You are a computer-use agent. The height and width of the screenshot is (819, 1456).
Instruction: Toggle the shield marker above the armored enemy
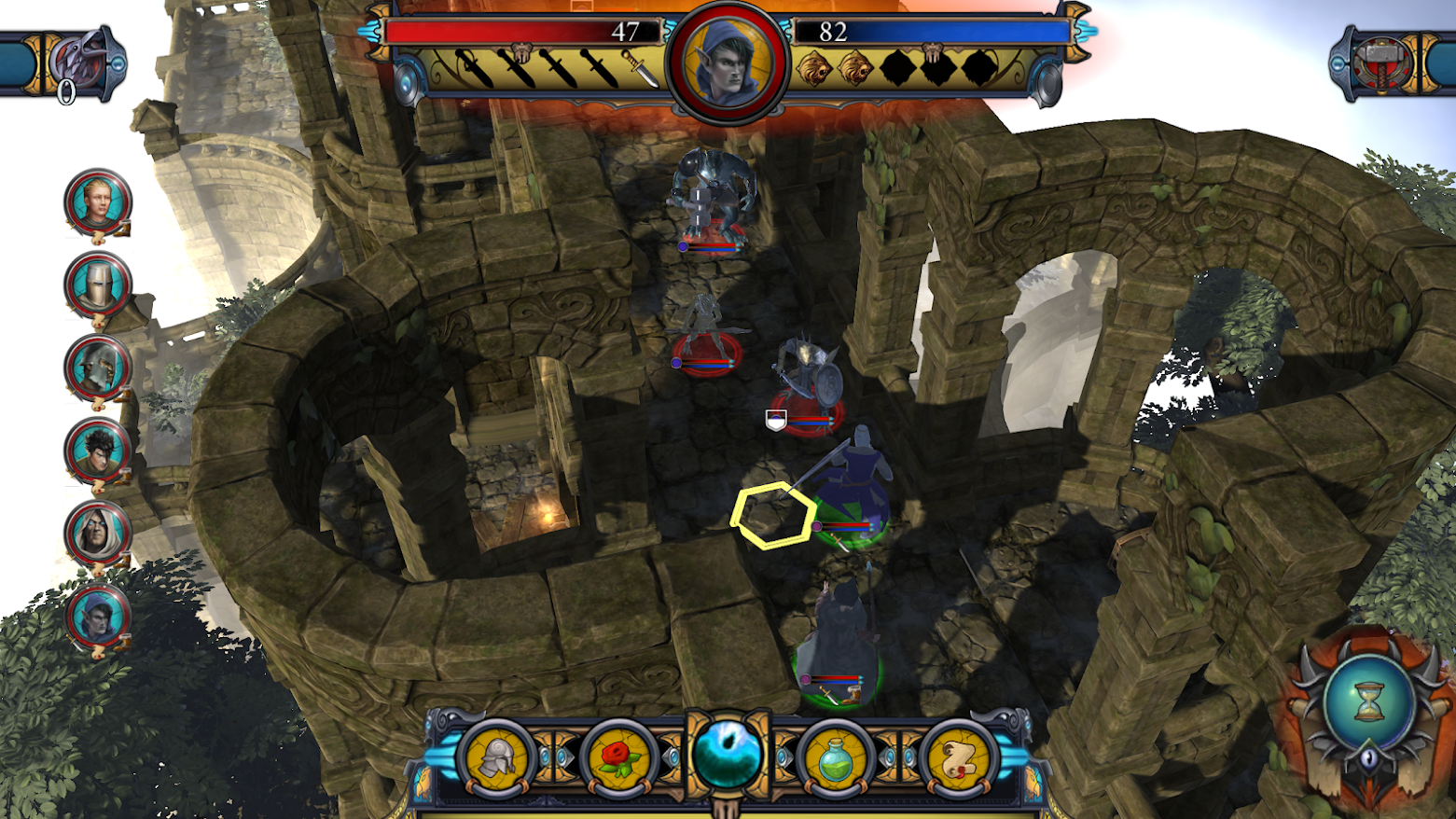(777, 420)
